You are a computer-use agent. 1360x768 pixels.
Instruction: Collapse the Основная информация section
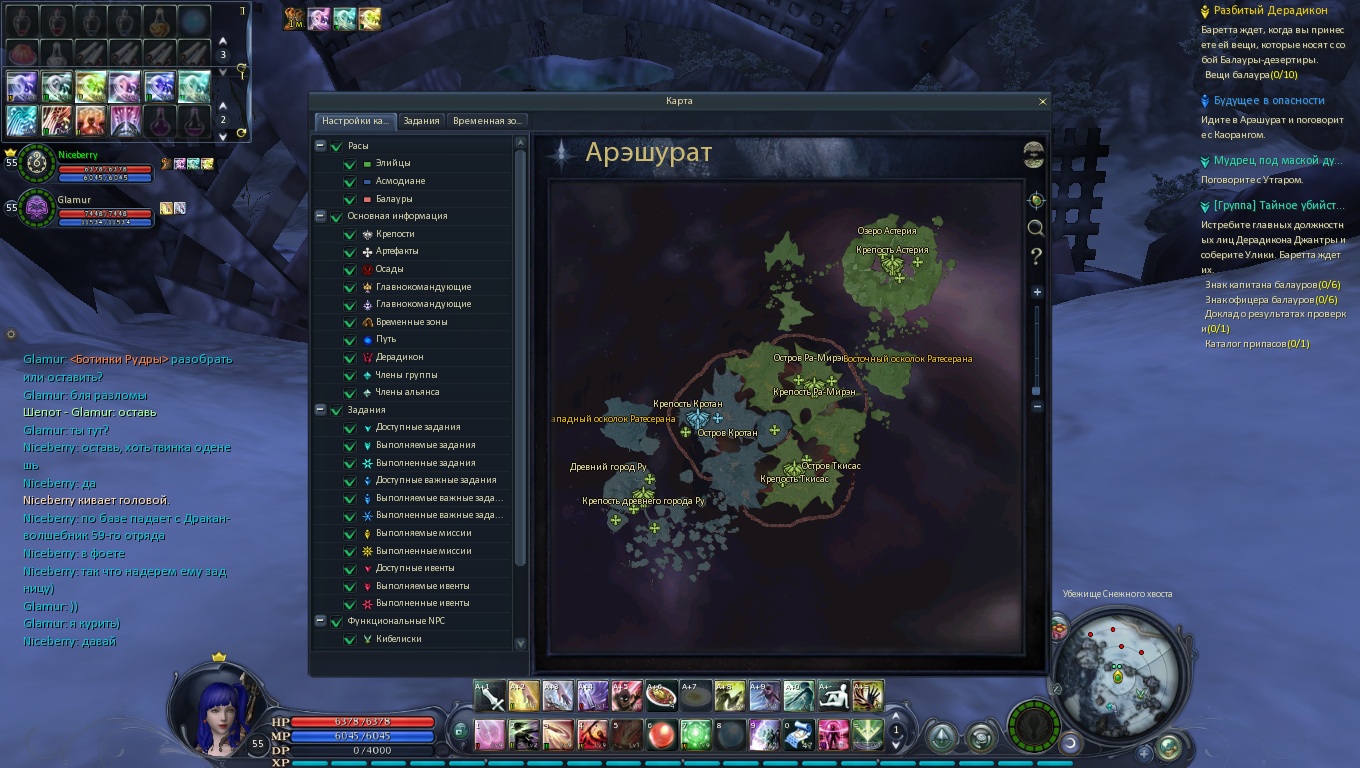tap(320, 216)
